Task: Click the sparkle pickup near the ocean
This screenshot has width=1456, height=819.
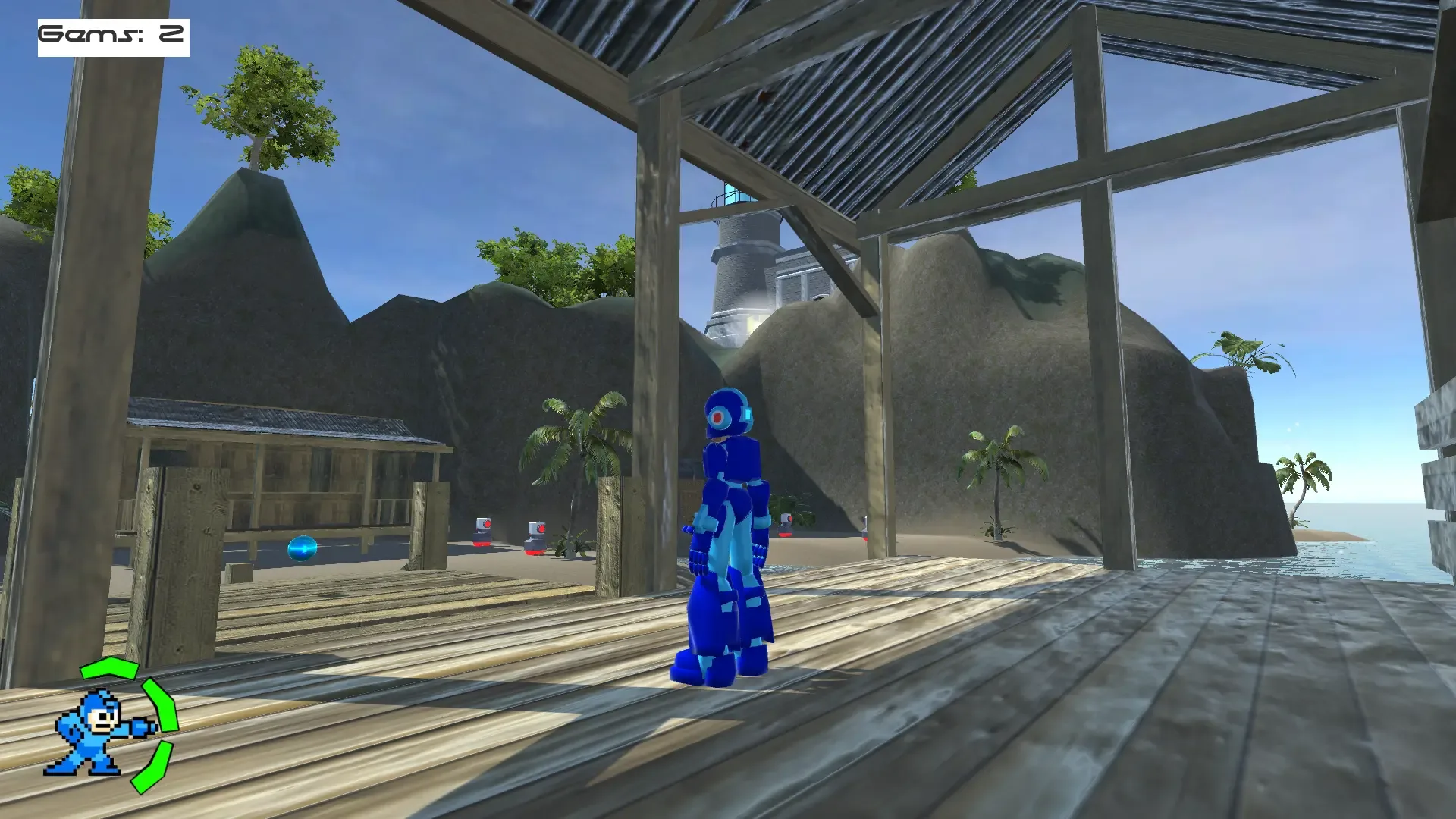Action: click(1341, 552)
